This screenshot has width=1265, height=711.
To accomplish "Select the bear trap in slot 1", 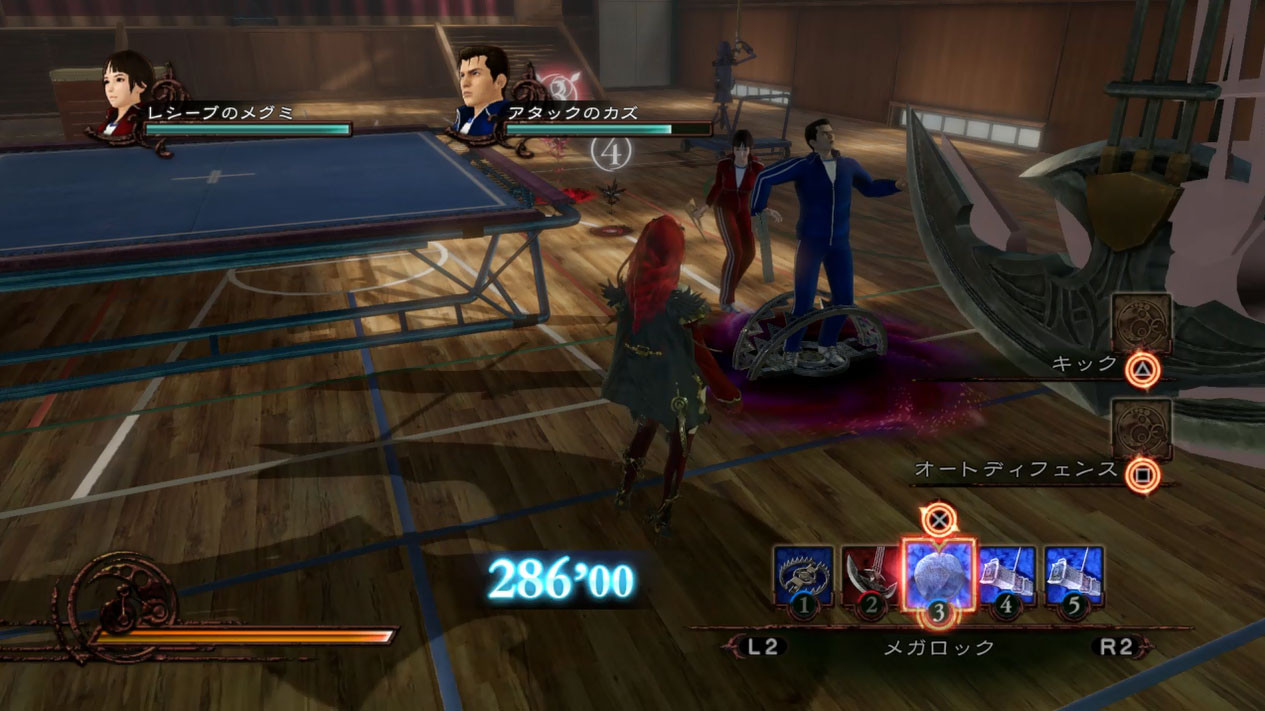I will (x=803, y=576).
